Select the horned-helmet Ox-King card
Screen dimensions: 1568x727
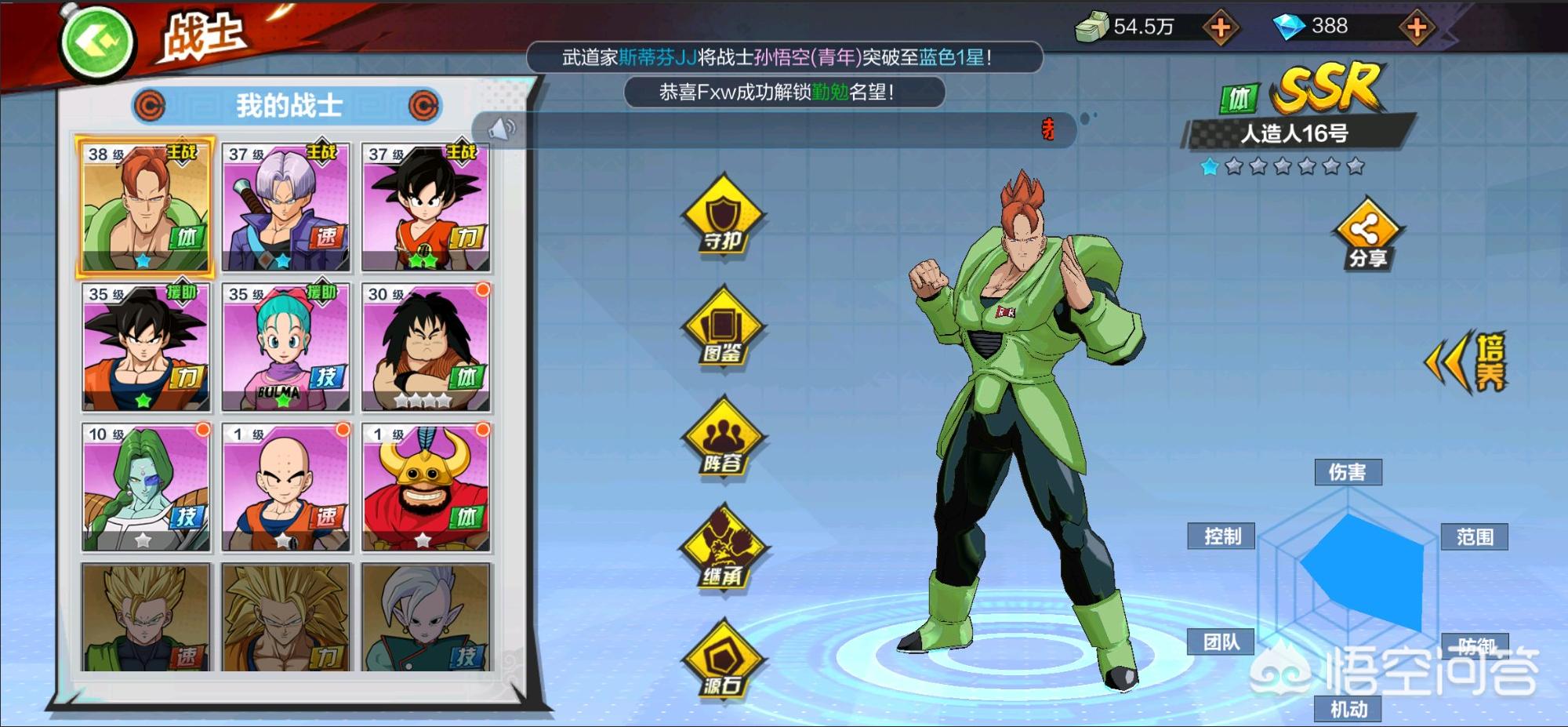coord(426,487)
